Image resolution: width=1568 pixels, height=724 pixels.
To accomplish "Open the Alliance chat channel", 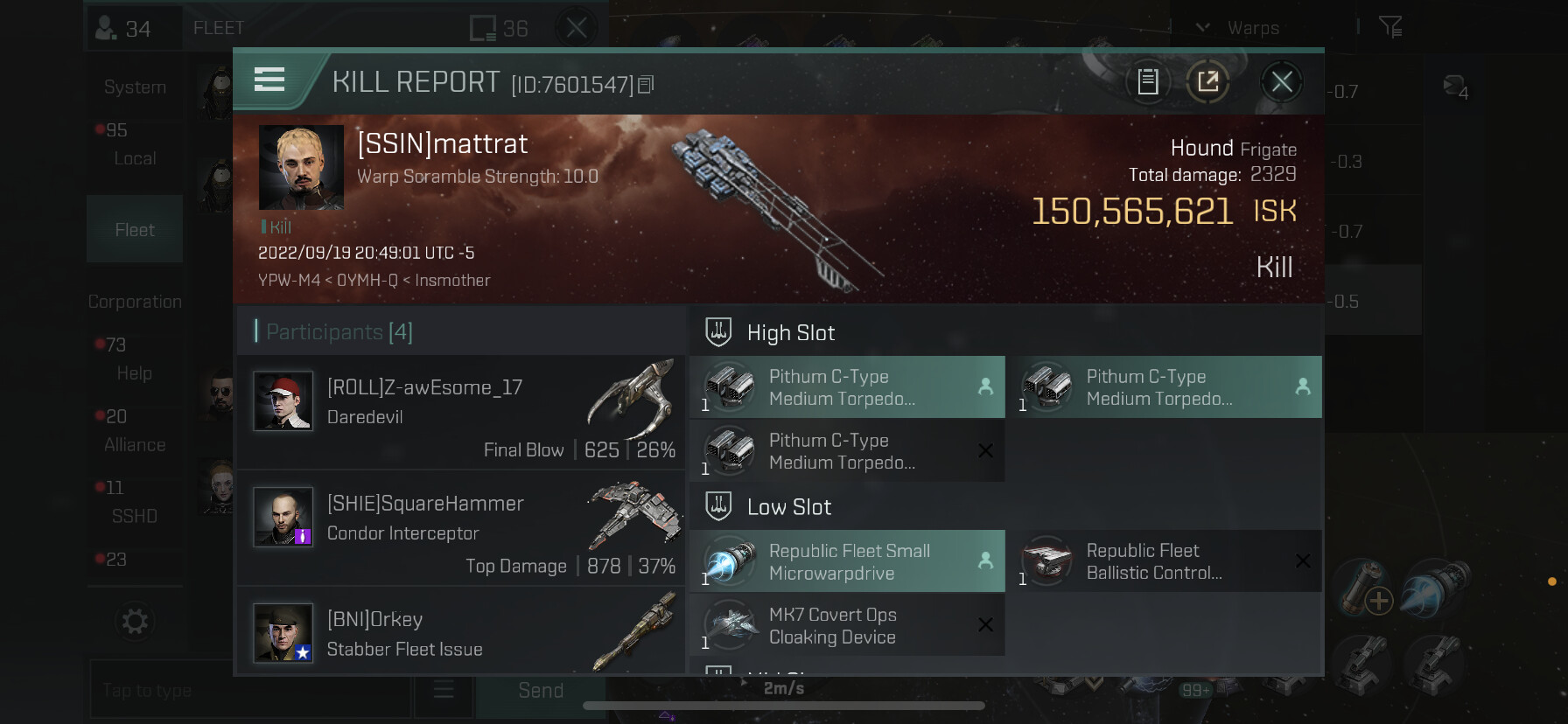I will pyautogui.click(x=135, y=444).
